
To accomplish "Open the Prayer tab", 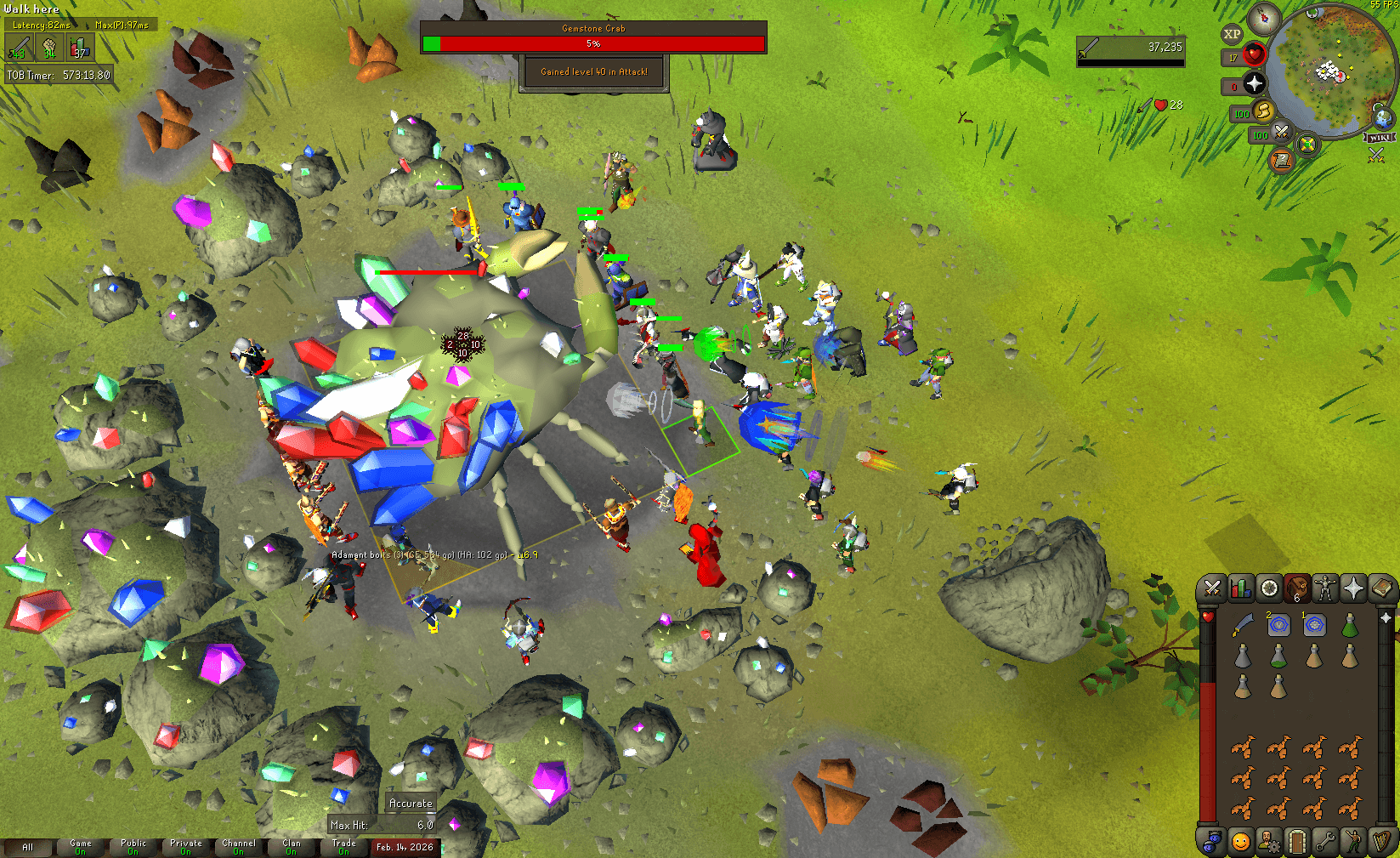I will tap(1355, 588).
